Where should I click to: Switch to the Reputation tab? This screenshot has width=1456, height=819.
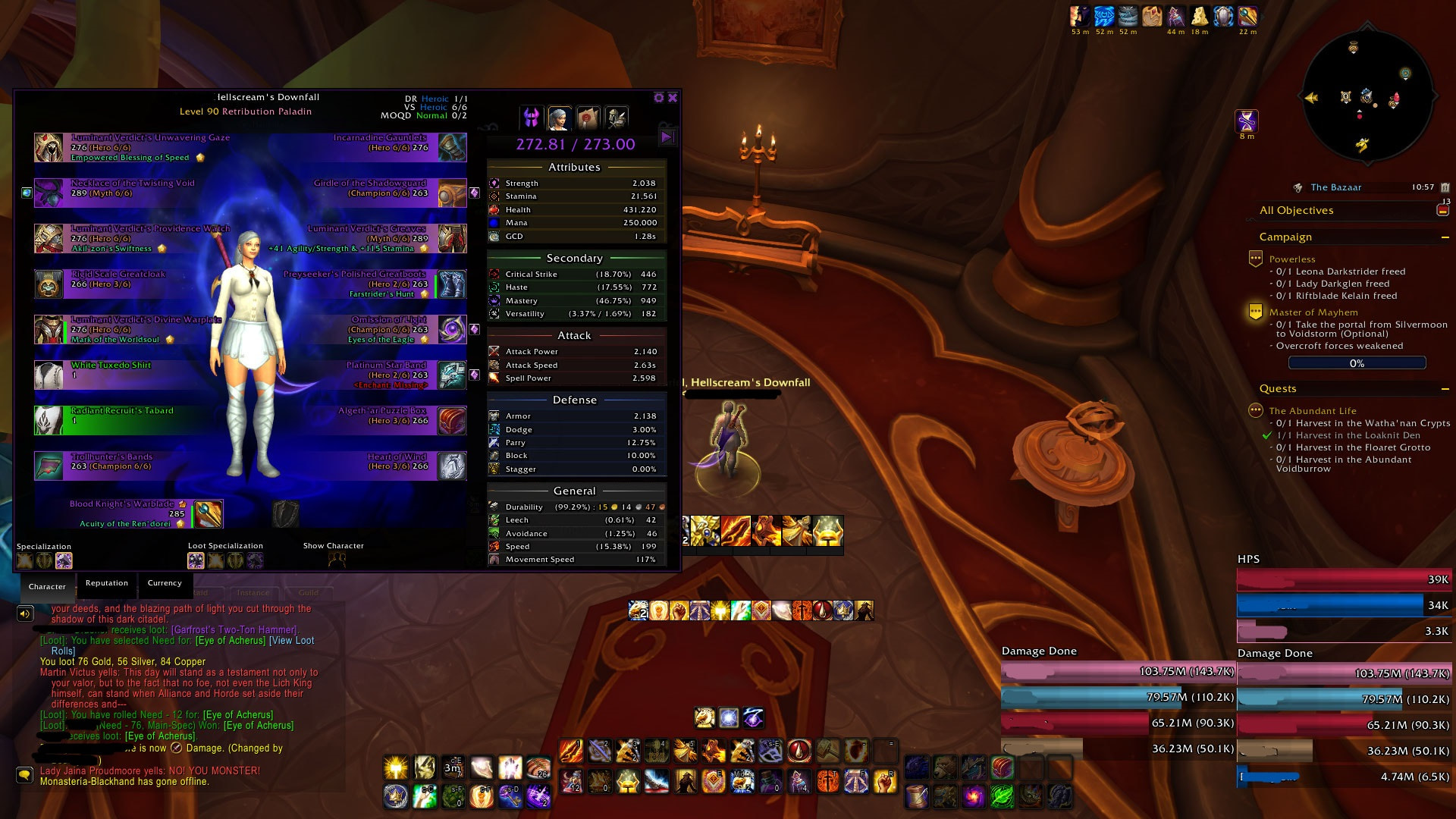[x=107, y=583]
